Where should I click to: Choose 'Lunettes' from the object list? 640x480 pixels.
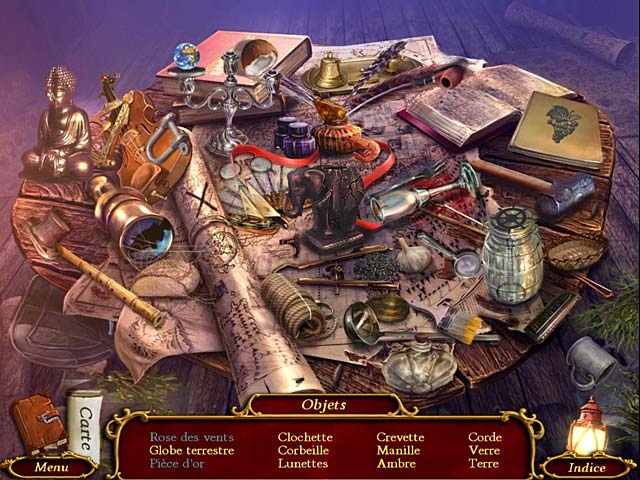(x=302, y=463)
